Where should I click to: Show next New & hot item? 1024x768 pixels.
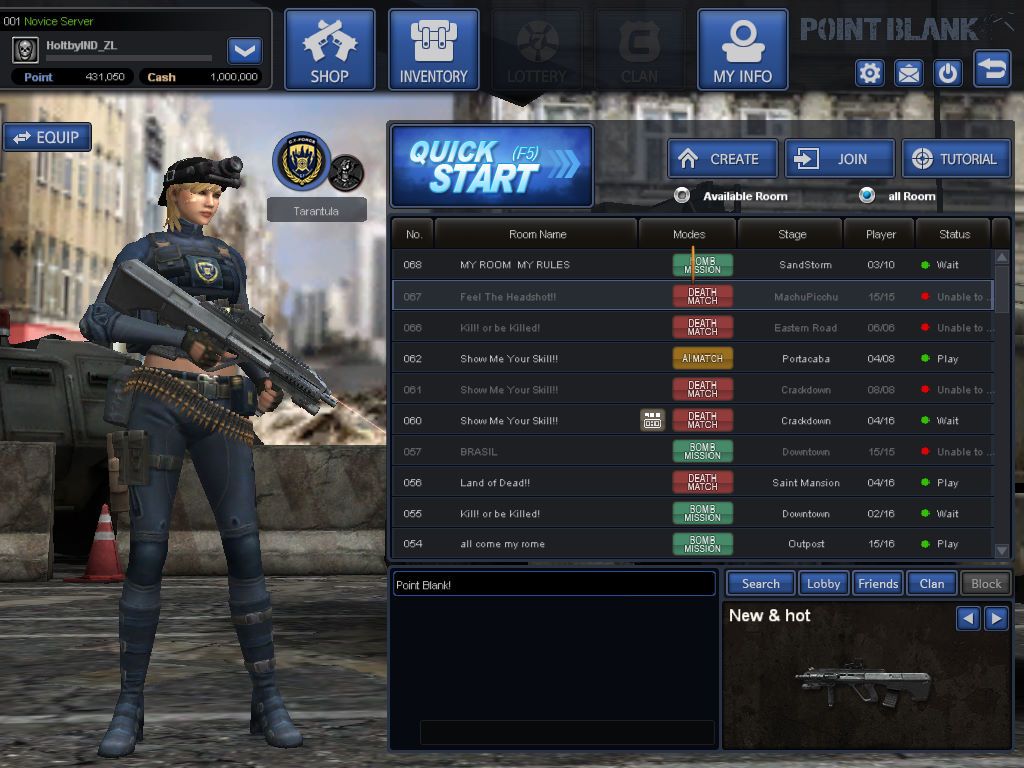[996, 618]
